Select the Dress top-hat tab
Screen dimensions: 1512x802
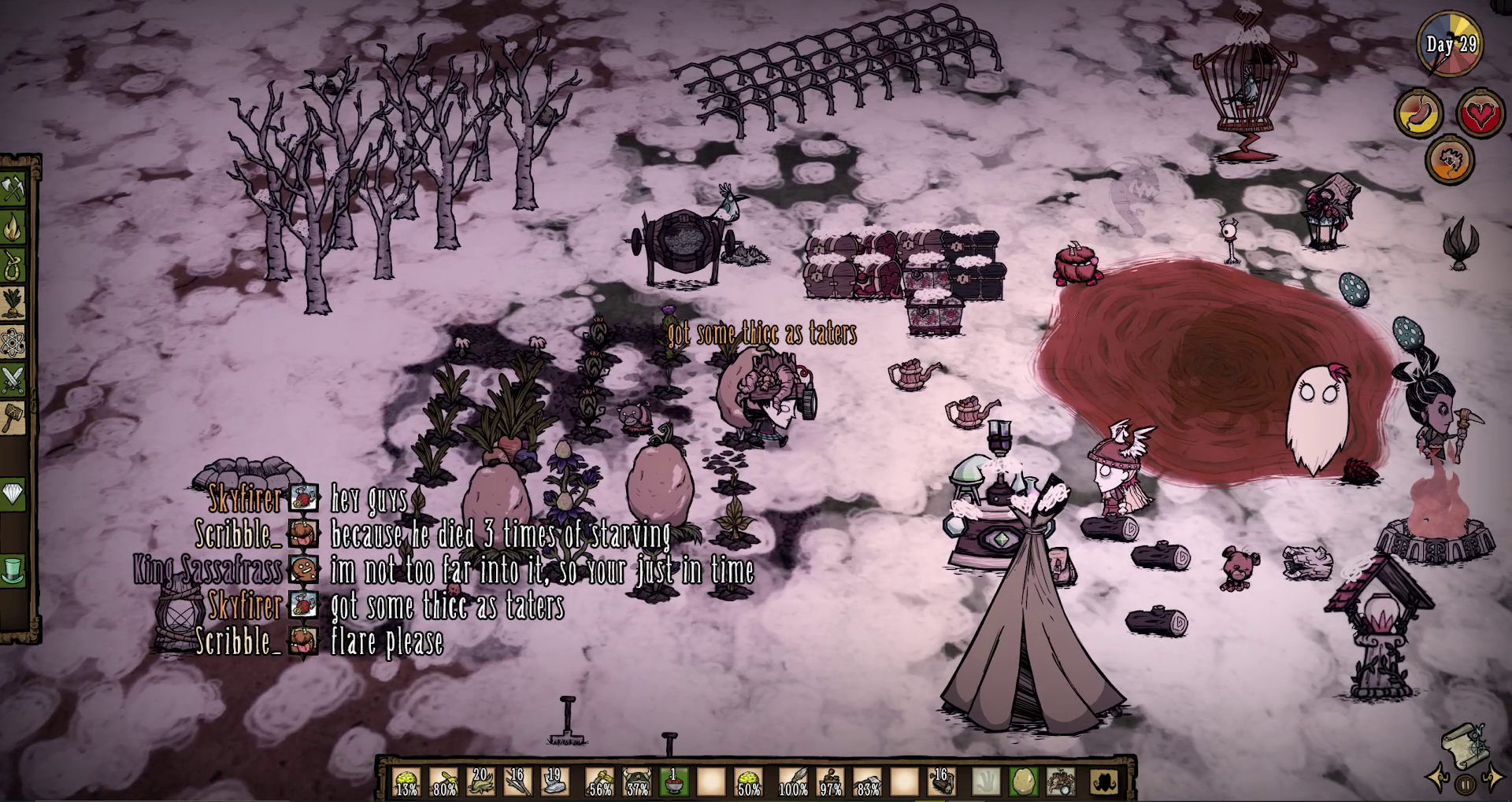click(x=14, y=570)
